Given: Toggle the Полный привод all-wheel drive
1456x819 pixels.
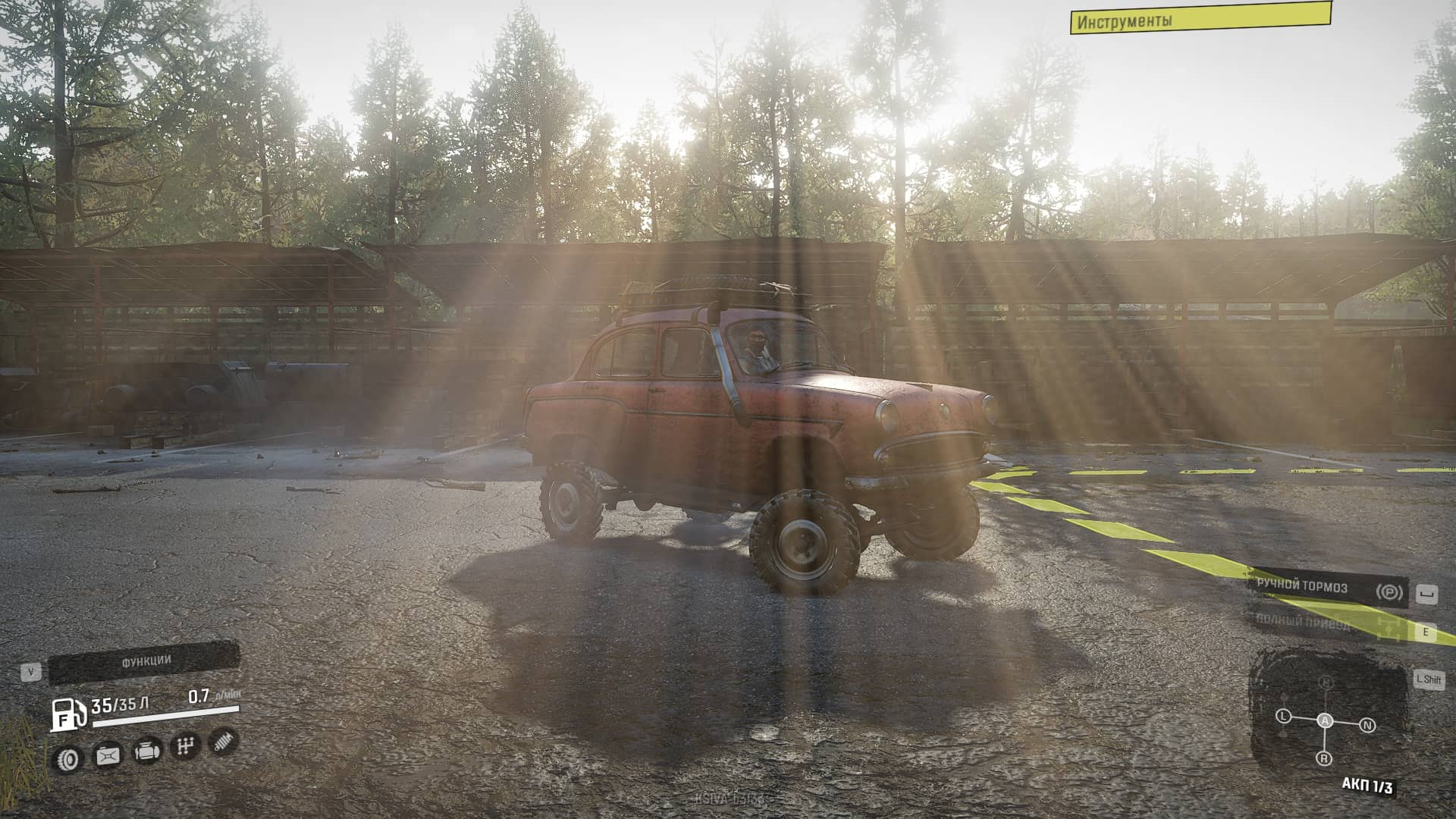Looking at the screenshot, I should (1329, 624).
